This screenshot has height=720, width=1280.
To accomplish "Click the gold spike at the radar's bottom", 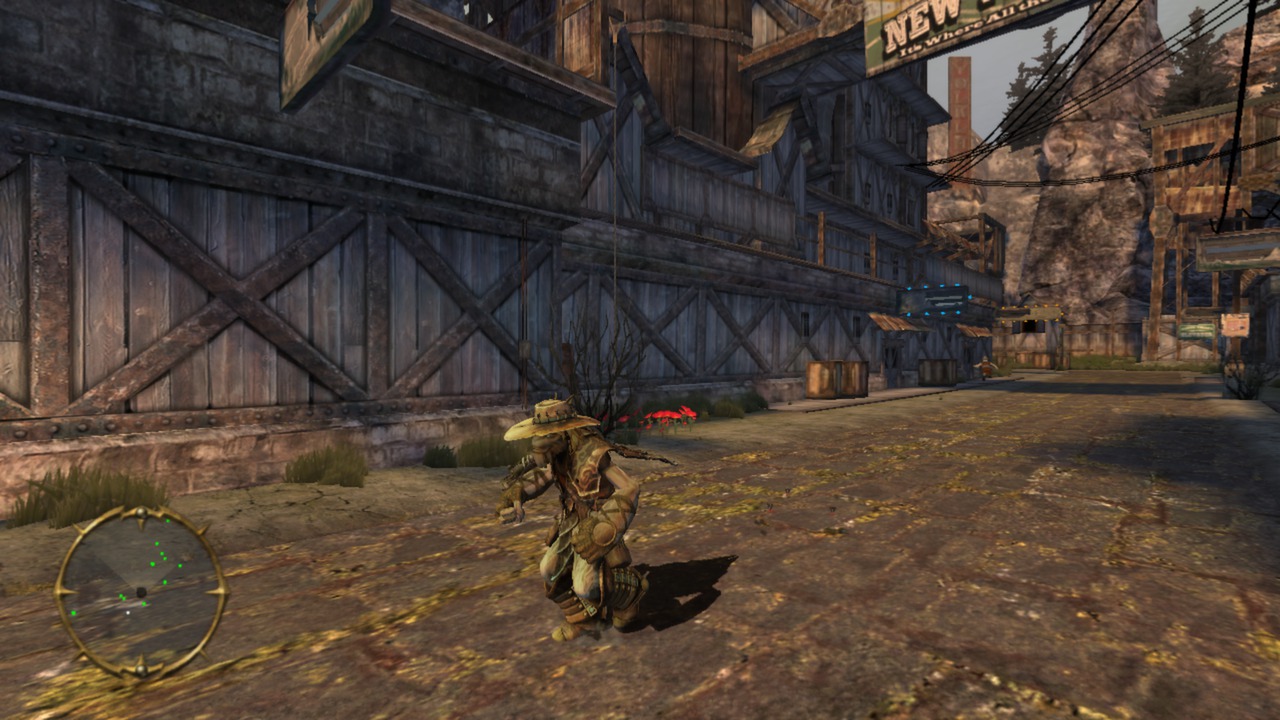I will point(141,667).
